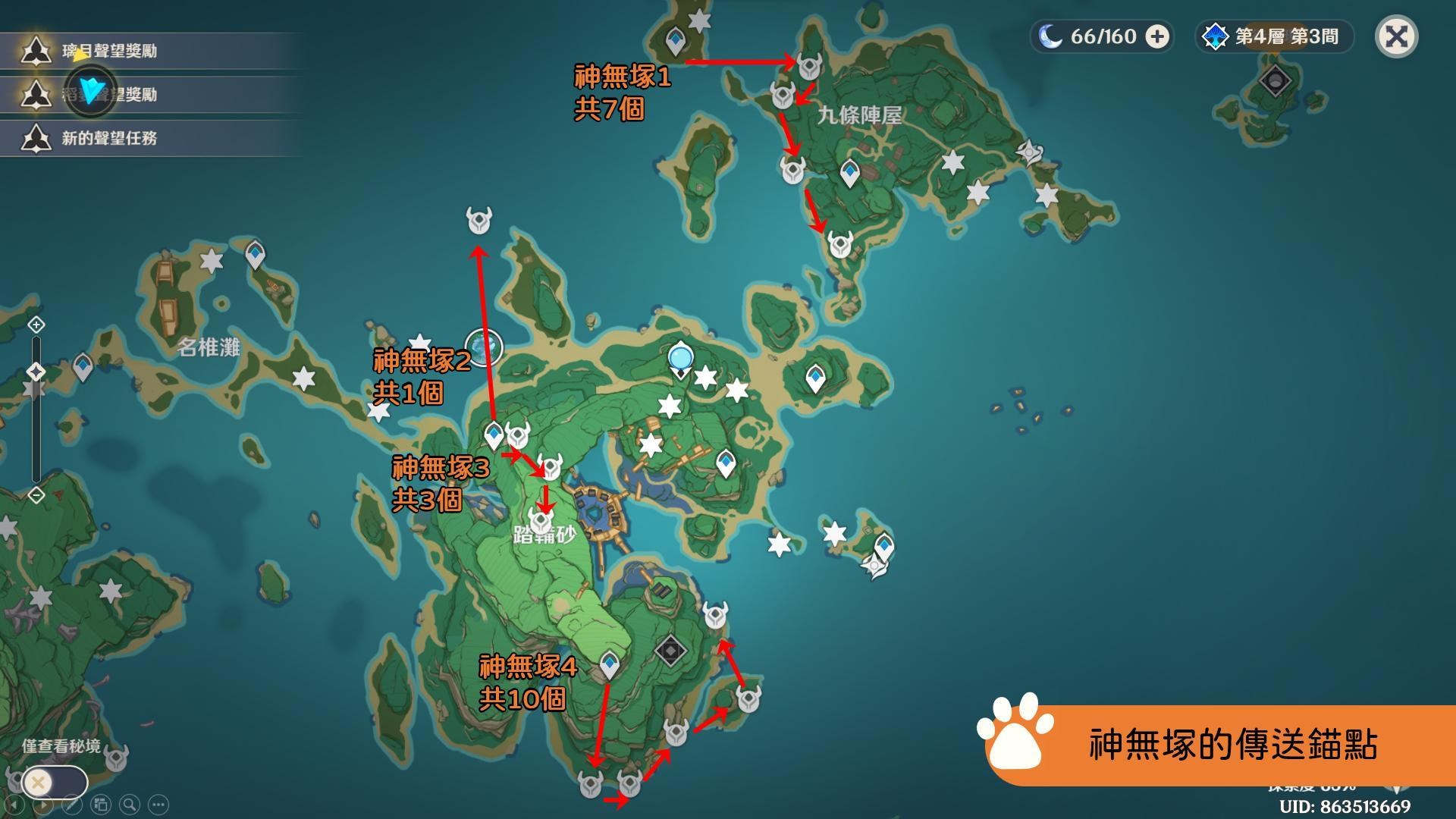Select the domain marker in southern 踏鞴砂

[670, 651]
